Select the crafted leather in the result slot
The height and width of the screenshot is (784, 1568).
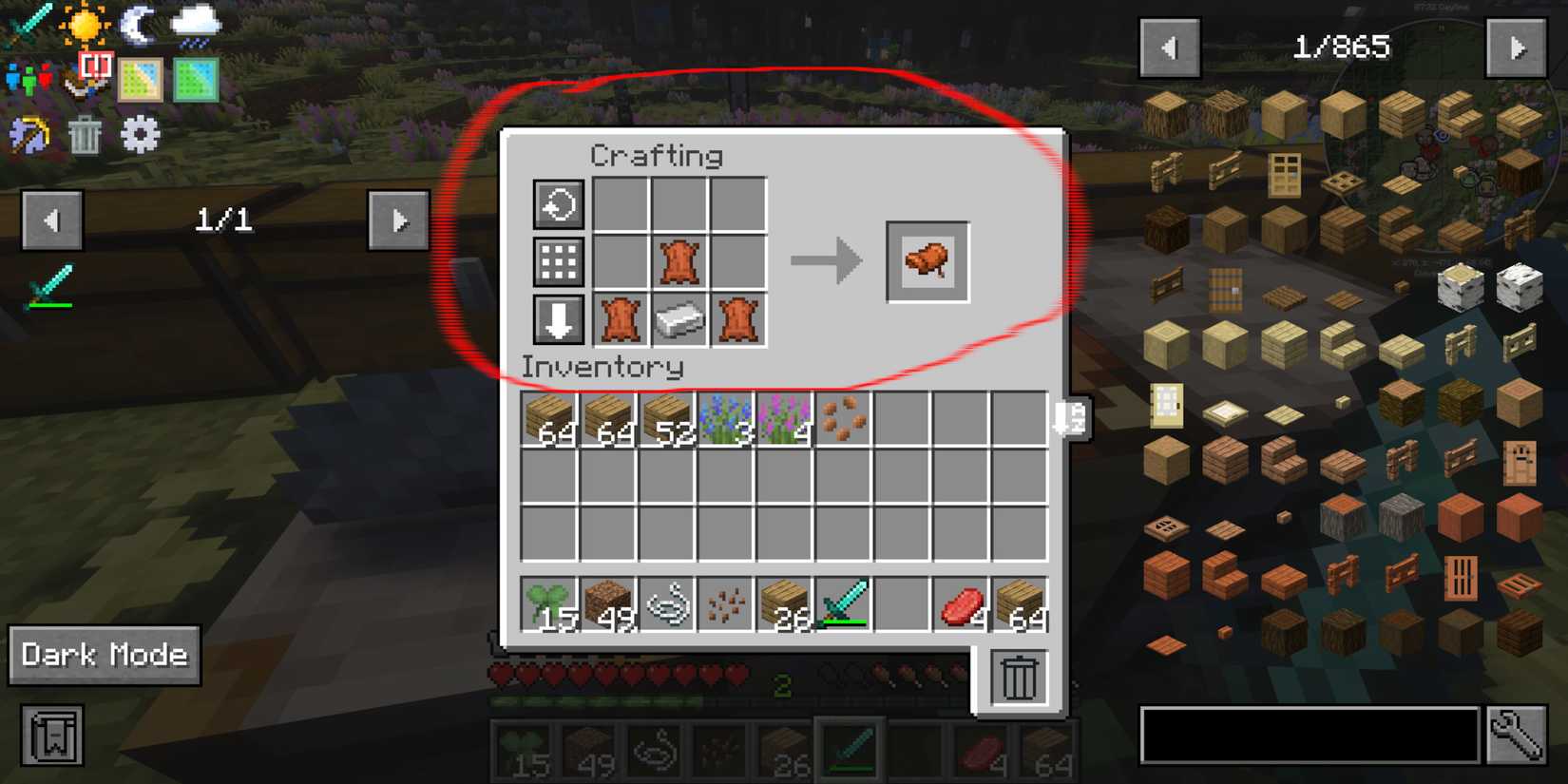coord(927,261)
